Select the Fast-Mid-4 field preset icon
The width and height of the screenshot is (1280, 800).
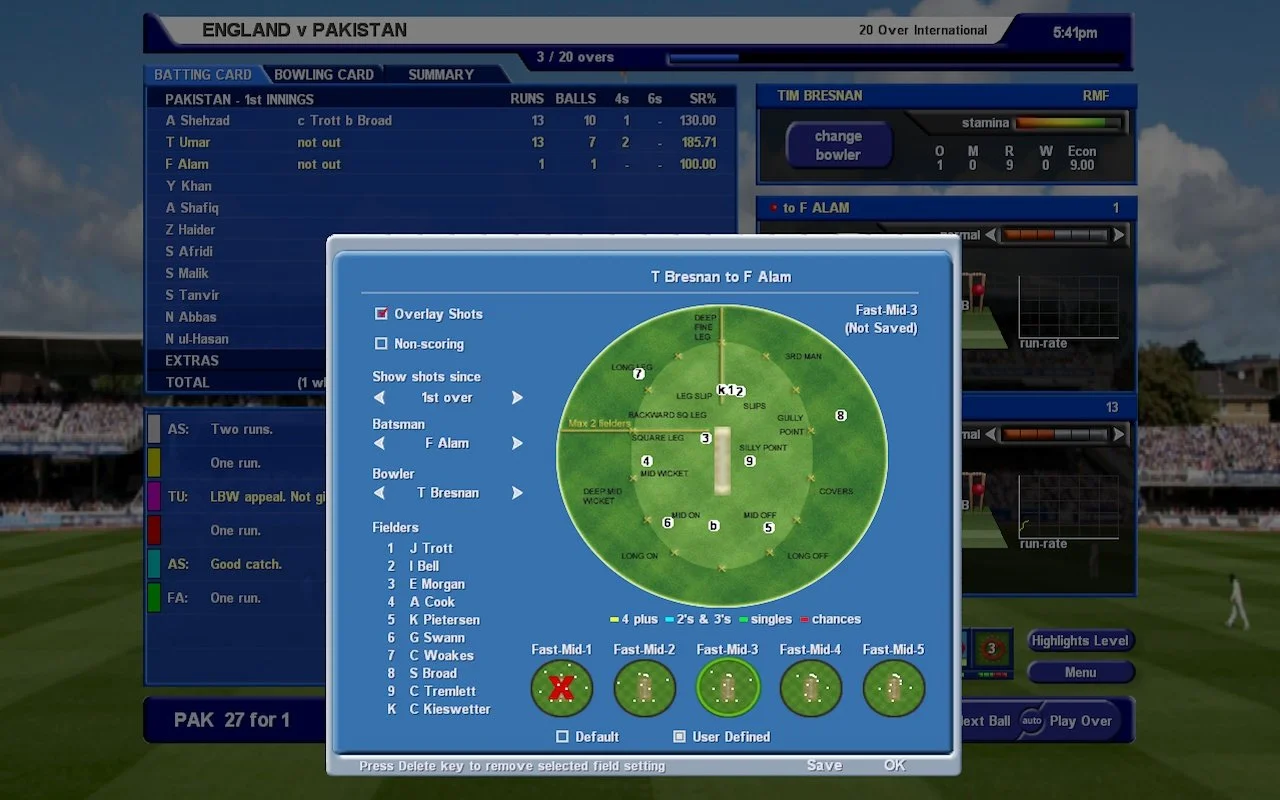coord(810,689)
